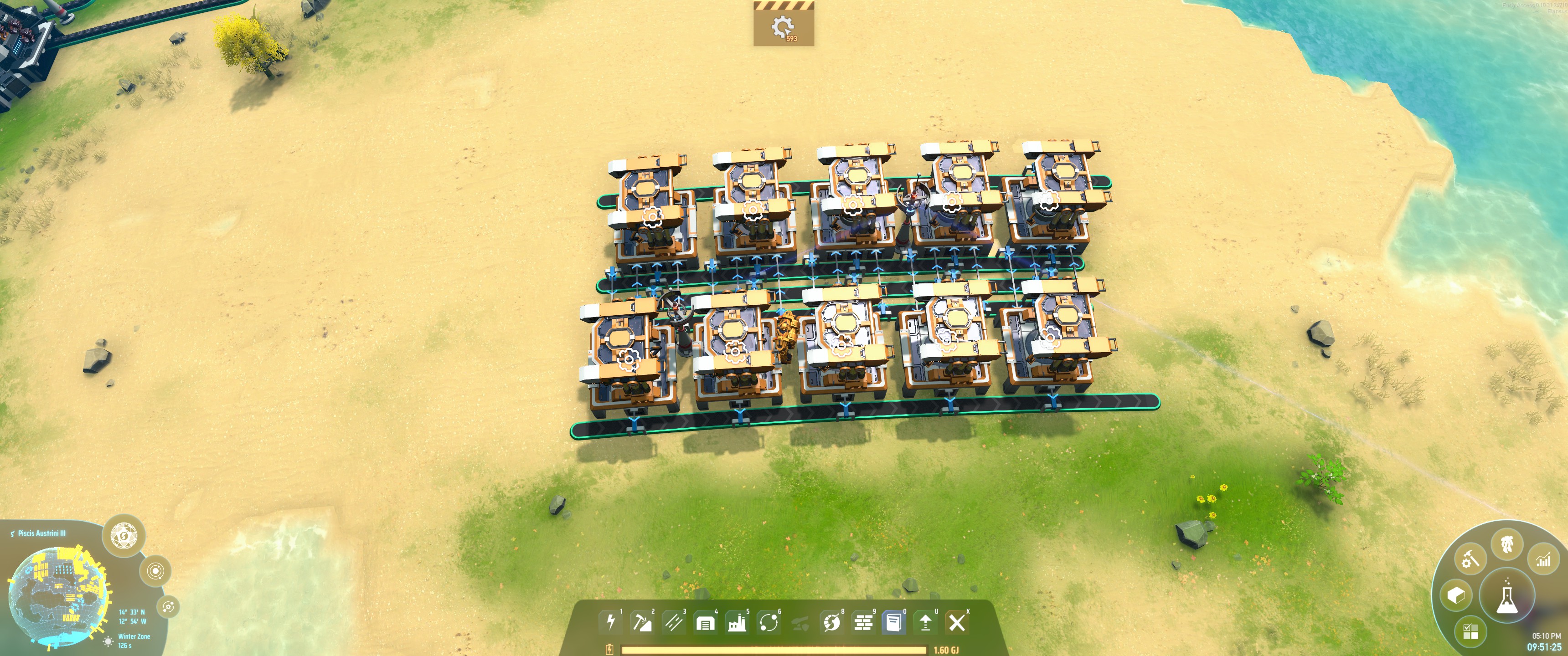Image resolution: width=1568 pixels, height=656 pixels.
Task: Open the build hammer icon in the radial menu
Action: pyautogui.click(x=1470, y=560)
